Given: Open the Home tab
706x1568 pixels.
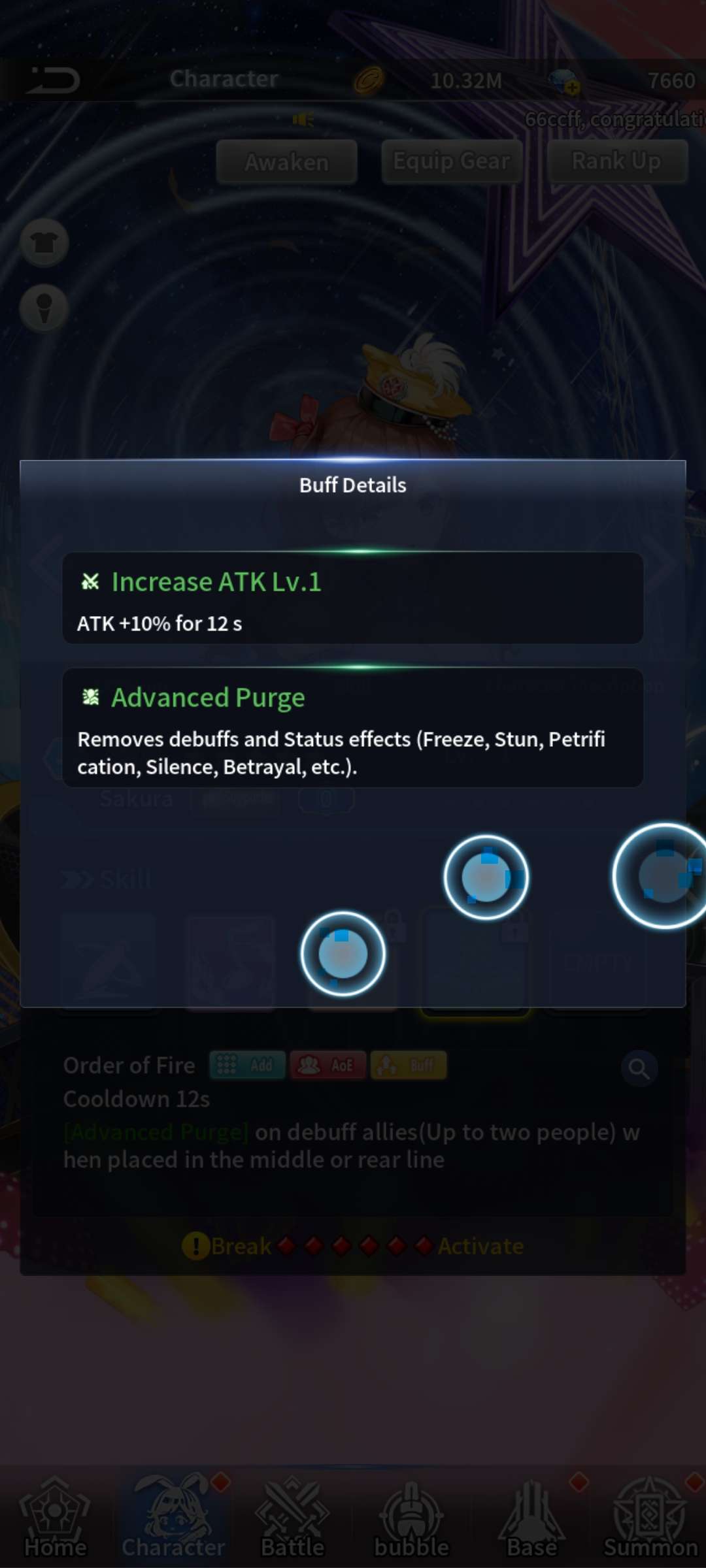Looking at the screenshot, I should coord(56,1517).
